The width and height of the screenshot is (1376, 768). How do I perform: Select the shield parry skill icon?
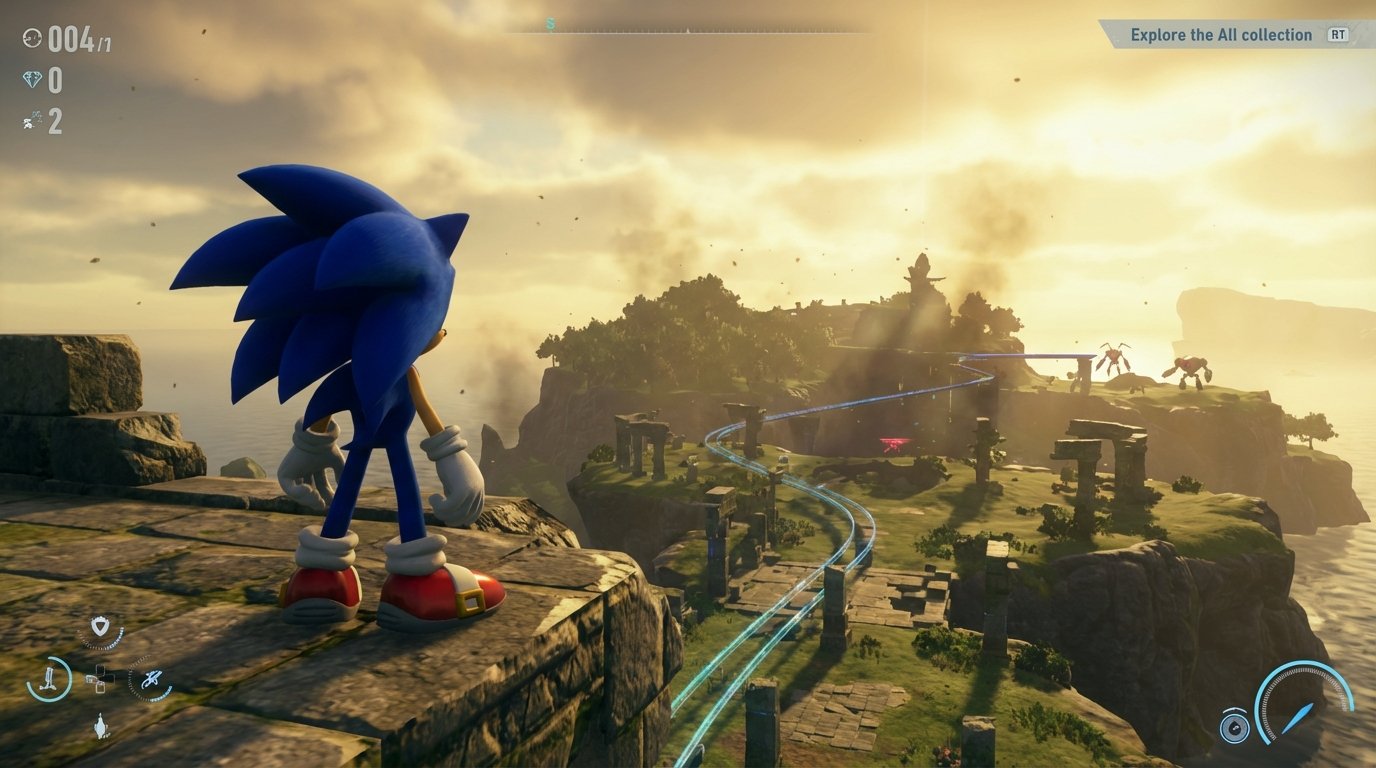(x=100, y=626)
